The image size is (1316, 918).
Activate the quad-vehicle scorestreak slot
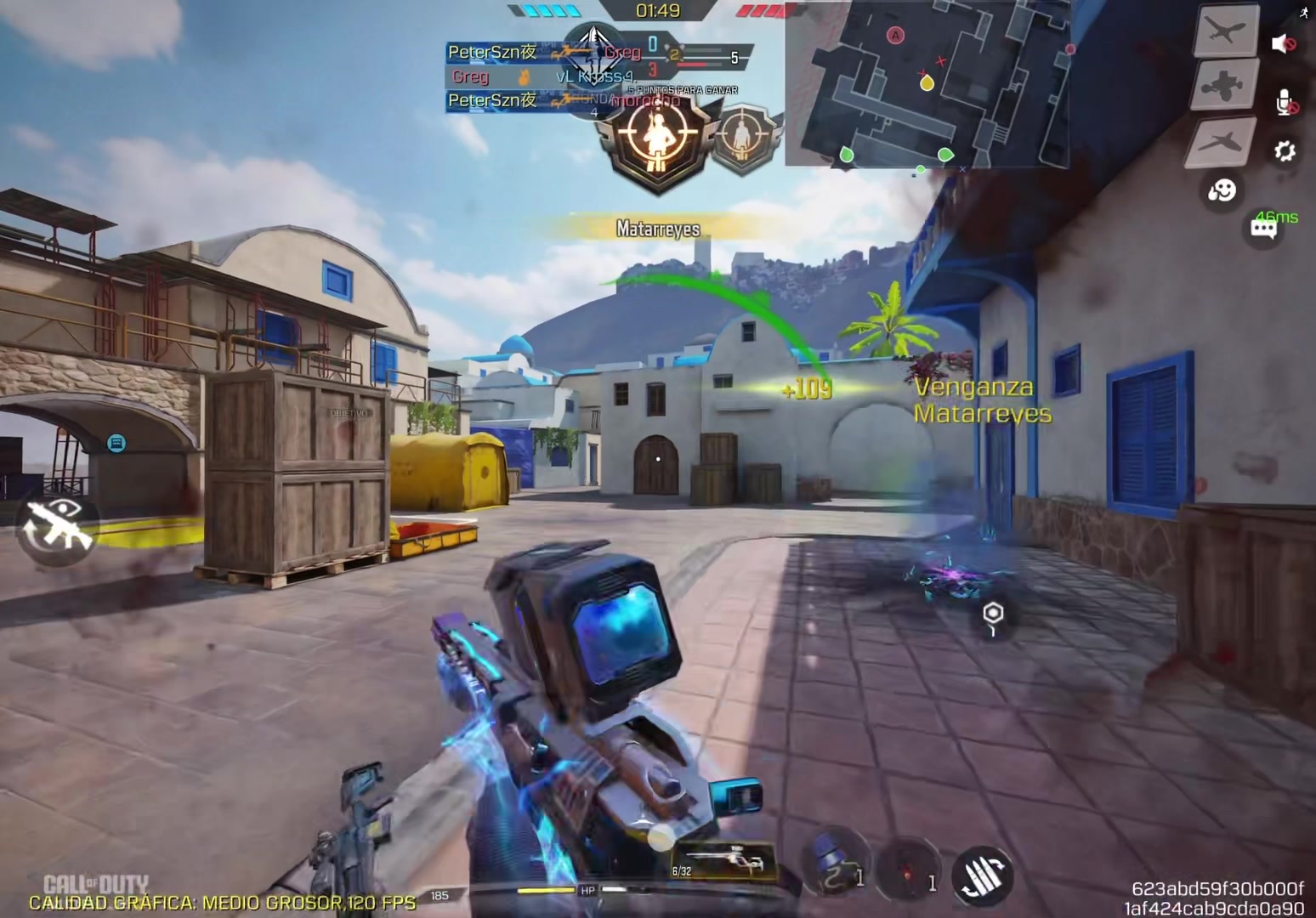click(x=1224, y=84)
